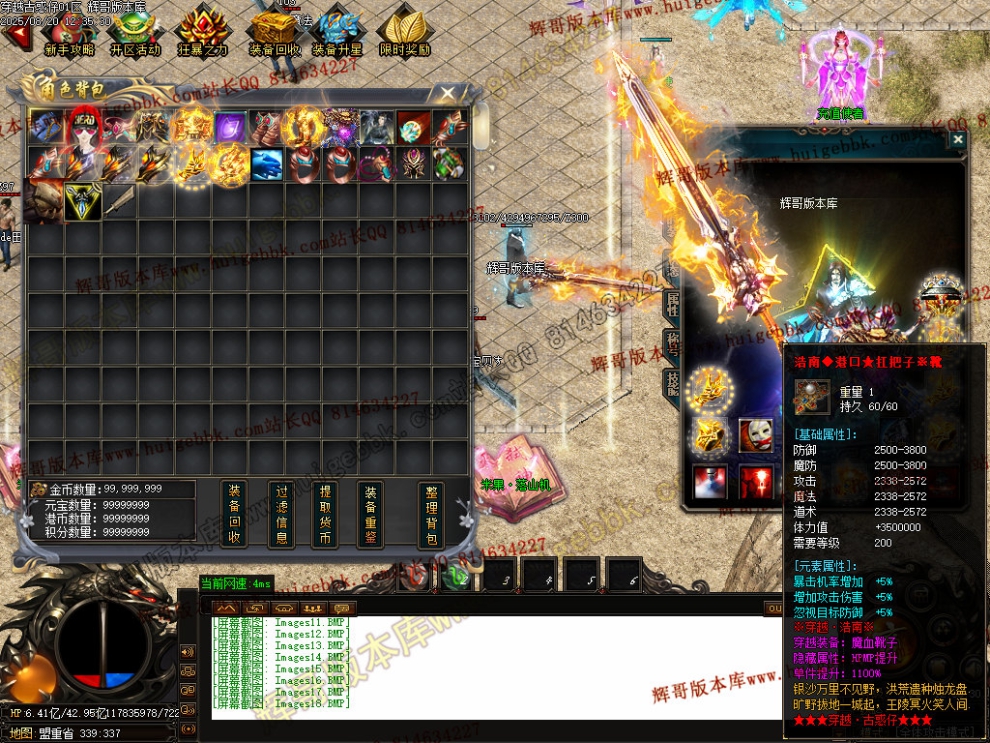Click the 整理背包 sort bag button

(431, 514)
